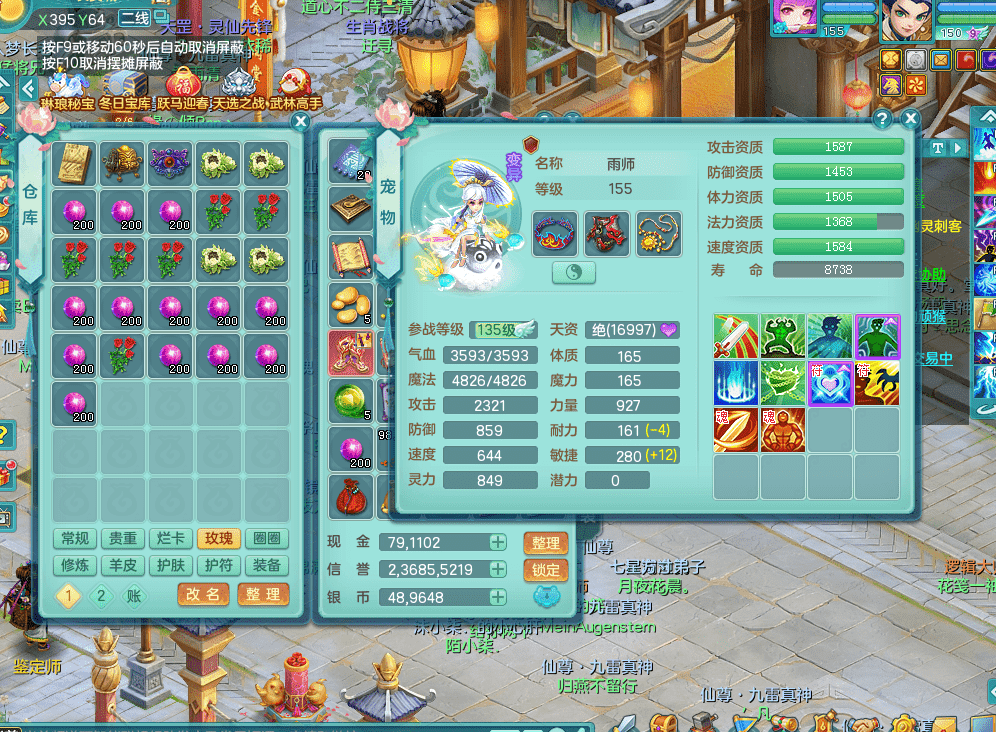Open the pet panel help button
This screenshot has height=732, width=996.
882,119
